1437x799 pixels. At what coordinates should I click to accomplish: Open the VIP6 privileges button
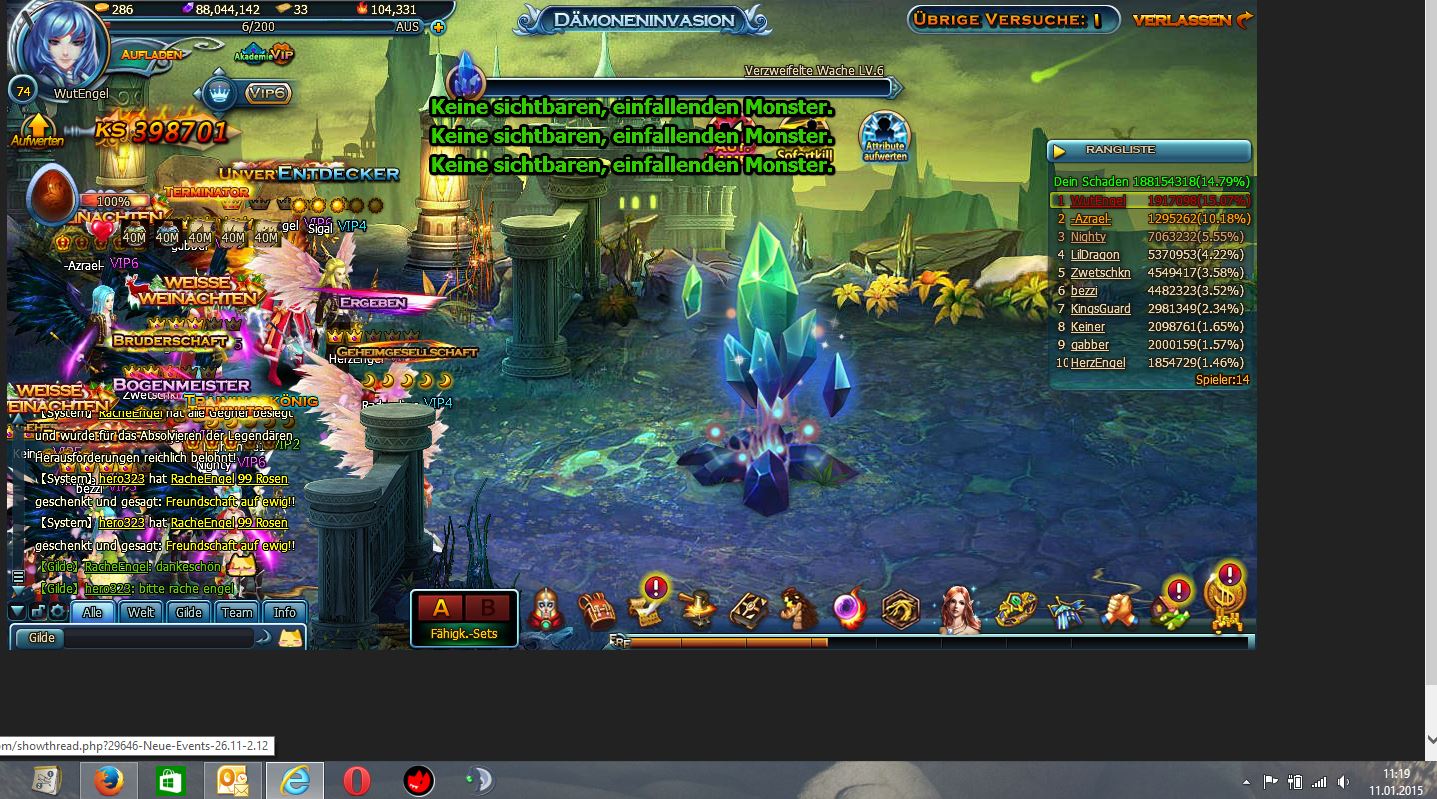click(267, 93)
